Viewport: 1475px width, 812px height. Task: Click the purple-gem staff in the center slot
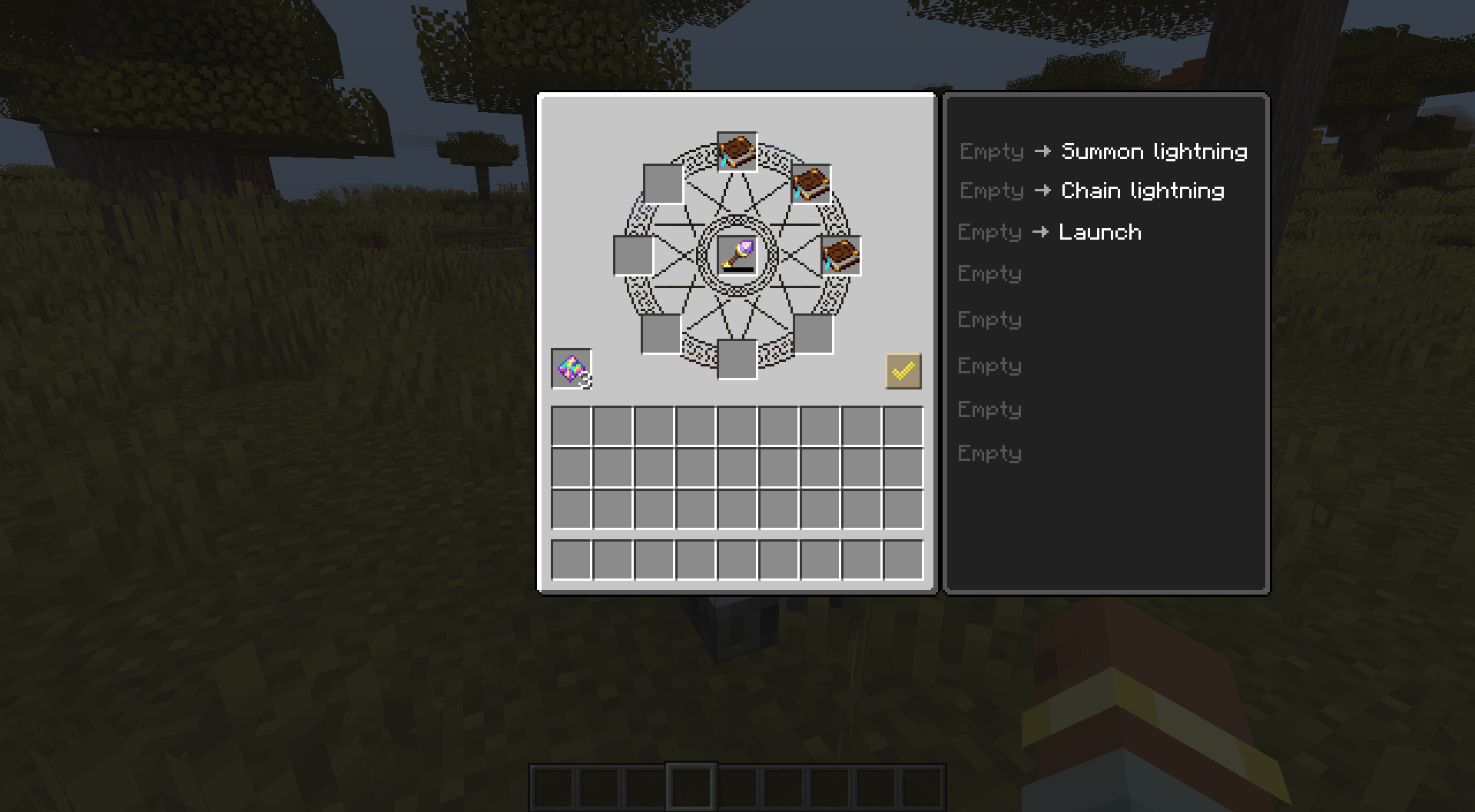click(x=736, y=256)
